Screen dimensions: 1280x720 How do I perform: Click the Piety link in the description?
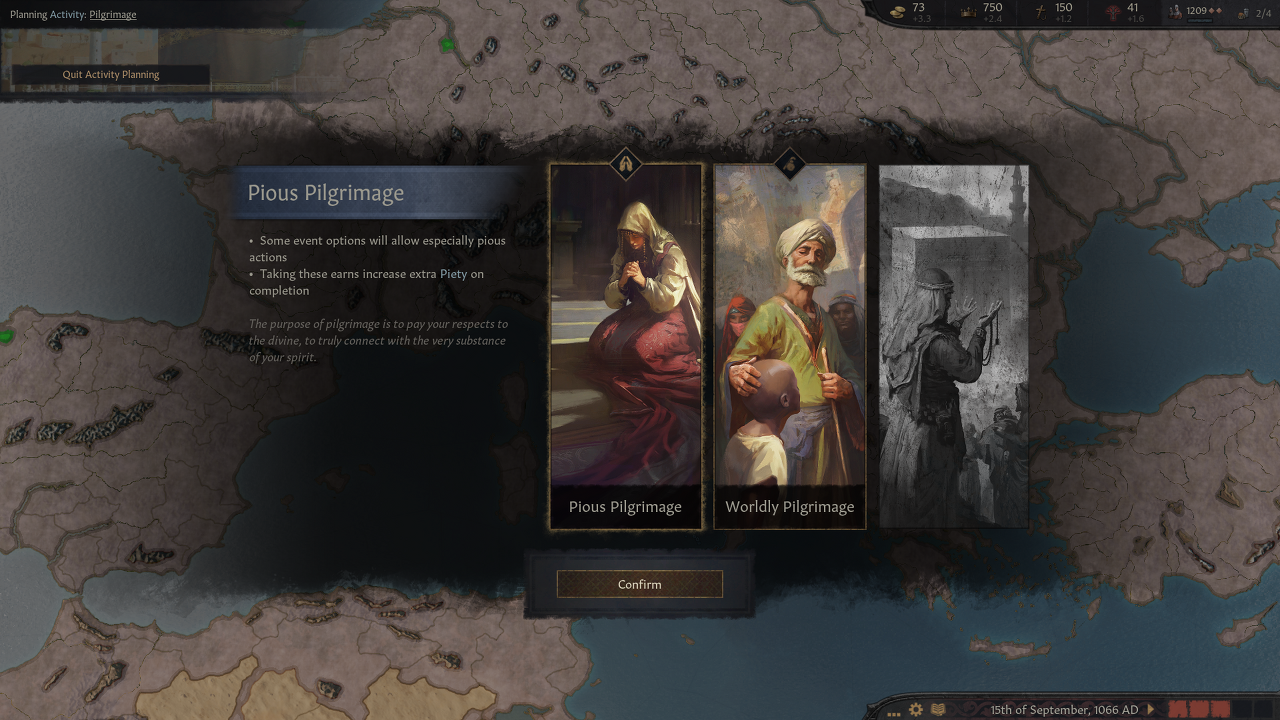453,273
